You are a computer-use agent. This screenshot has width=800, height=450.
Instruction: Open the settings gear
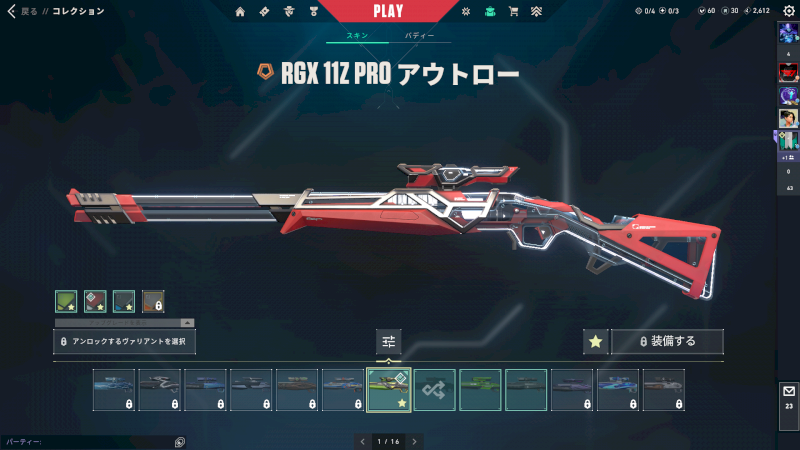point(788,11)
